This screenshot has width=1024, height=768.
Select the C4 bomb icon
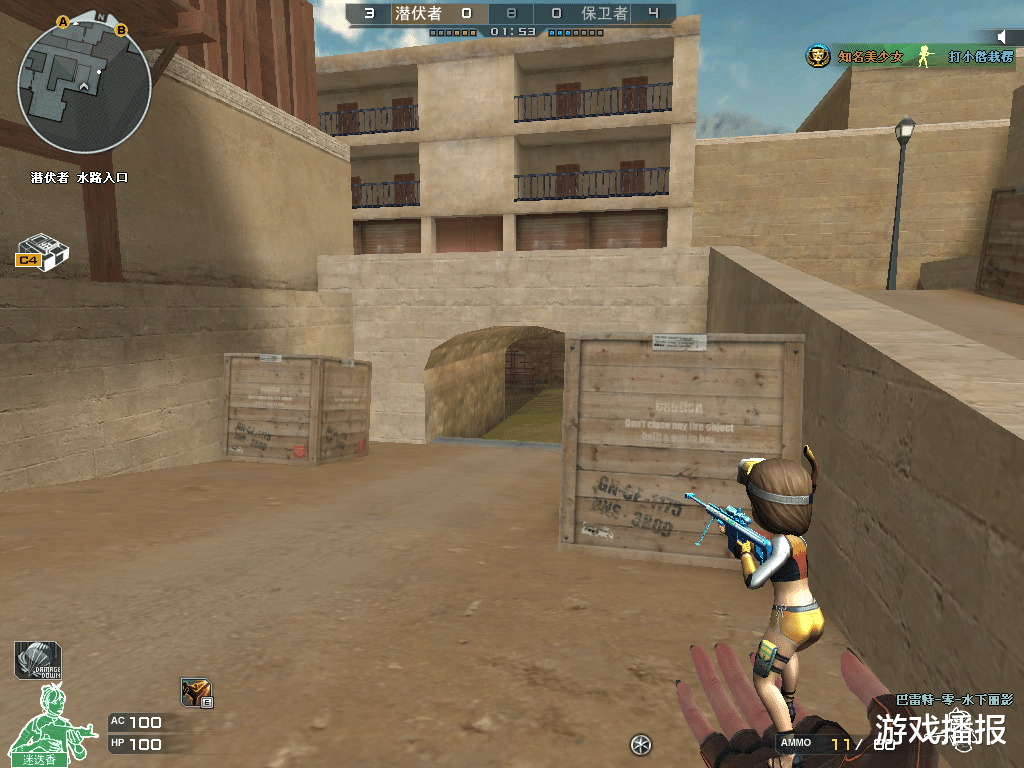click(x=42, y=251)
